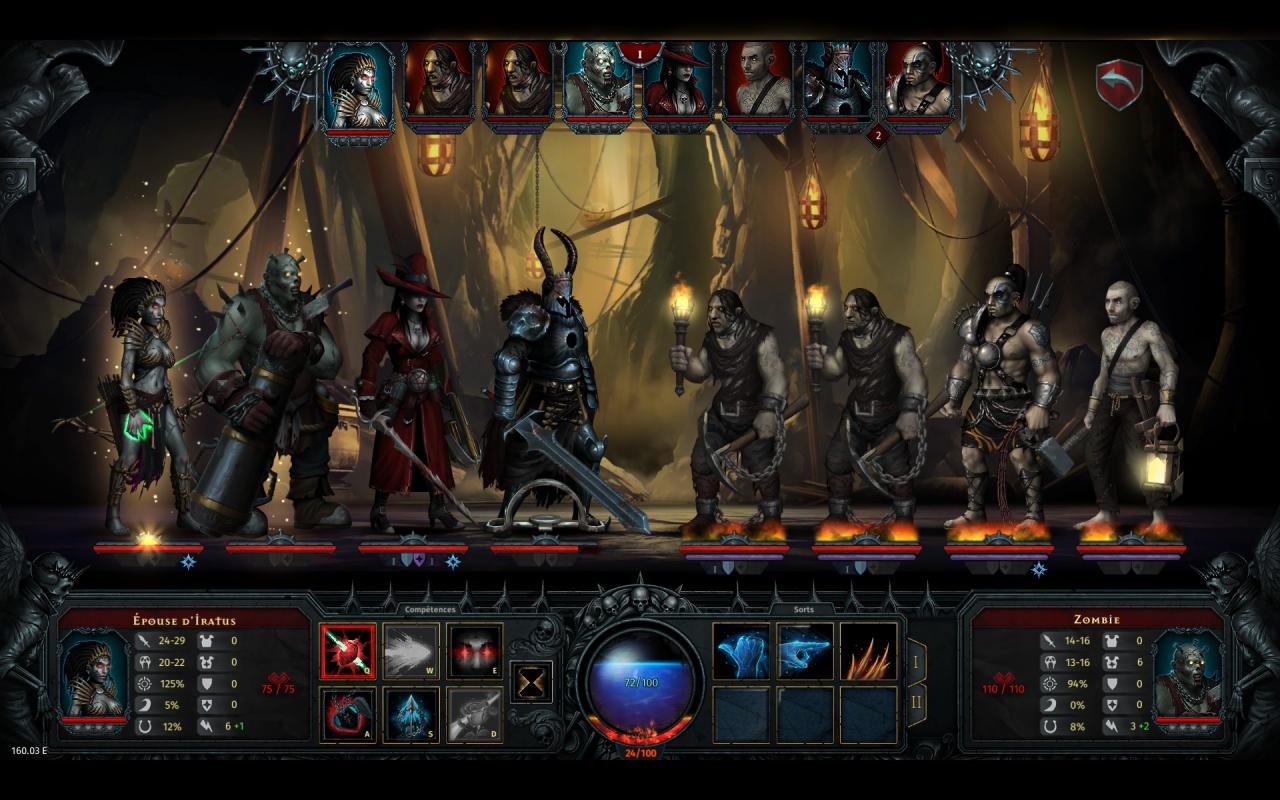Cast the blue open hand spell
Screen dimensions: 1280x800
pyautogui.click(x=741, y=652)
